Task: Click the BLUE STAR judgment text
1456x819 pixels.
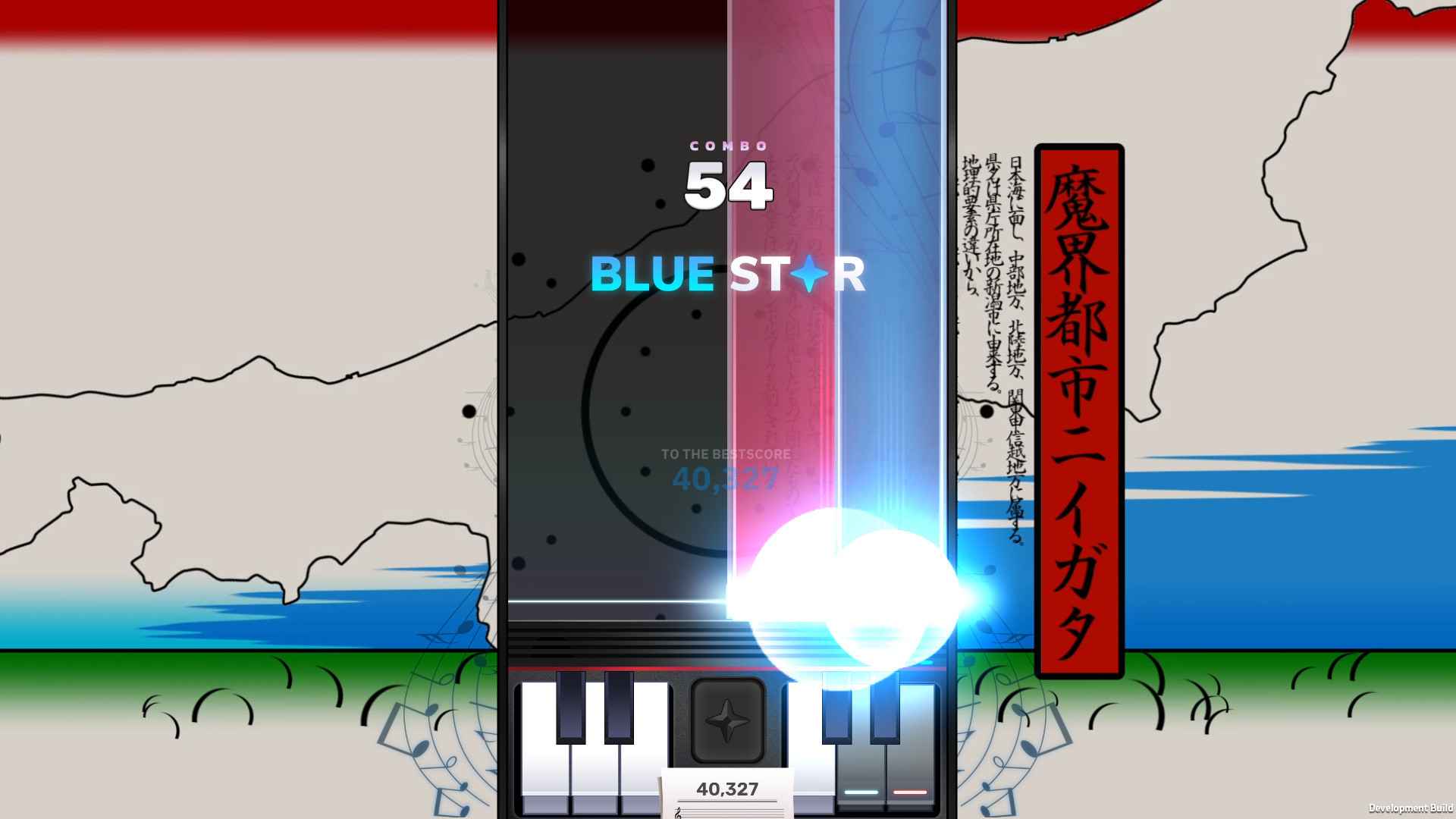Action: [728, 275]
